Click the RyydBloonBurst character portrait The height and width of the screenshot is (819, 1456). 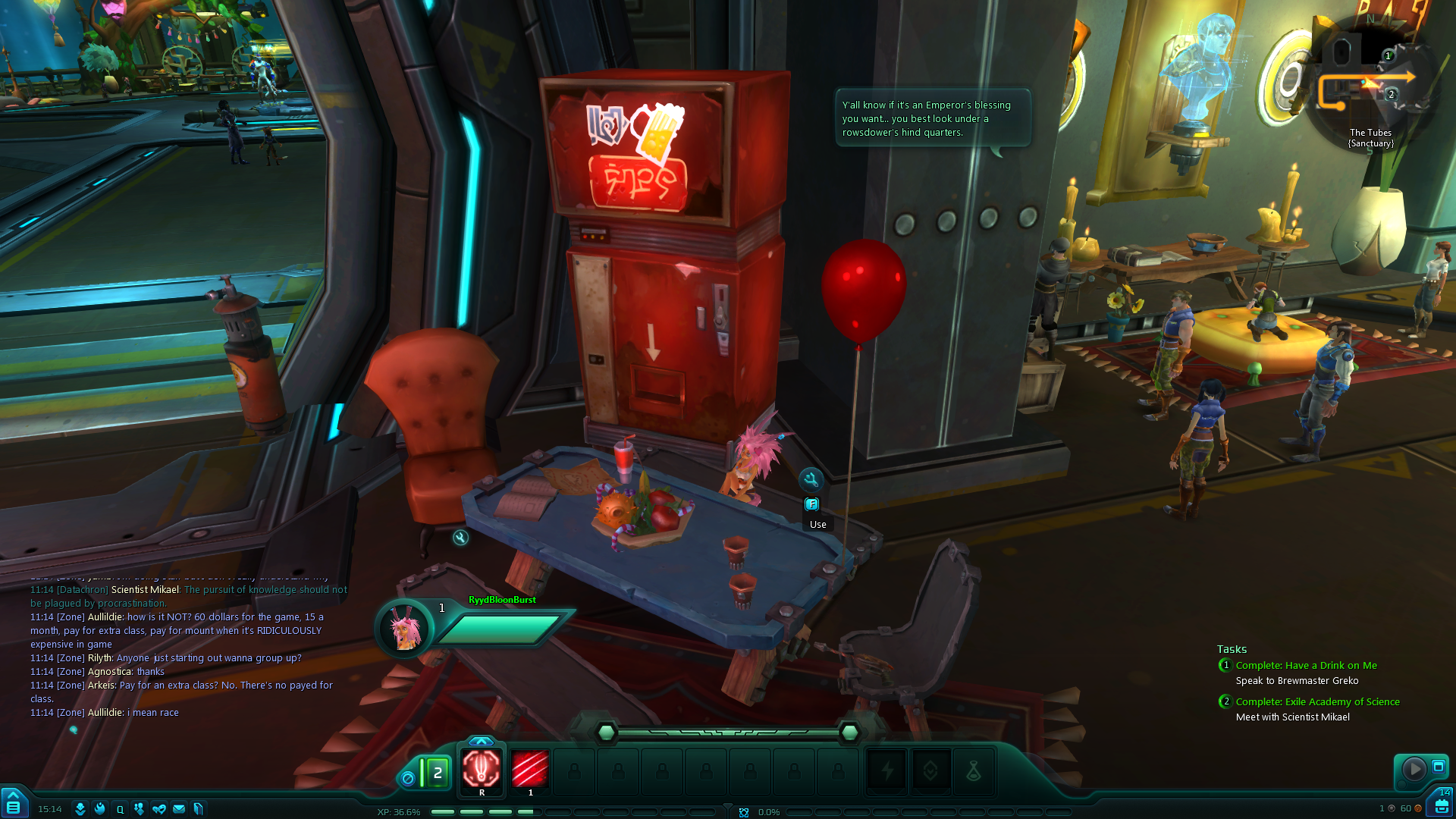[404, 629]
